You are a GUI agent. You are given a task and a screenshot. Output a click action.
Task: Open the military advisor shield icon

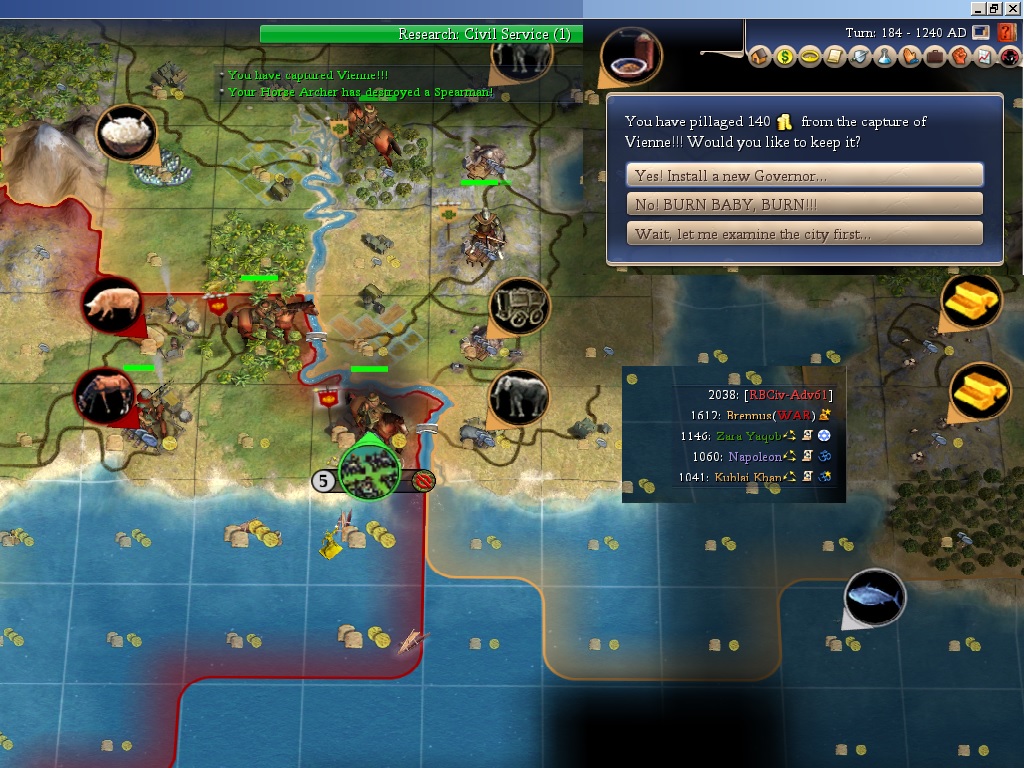860,57
